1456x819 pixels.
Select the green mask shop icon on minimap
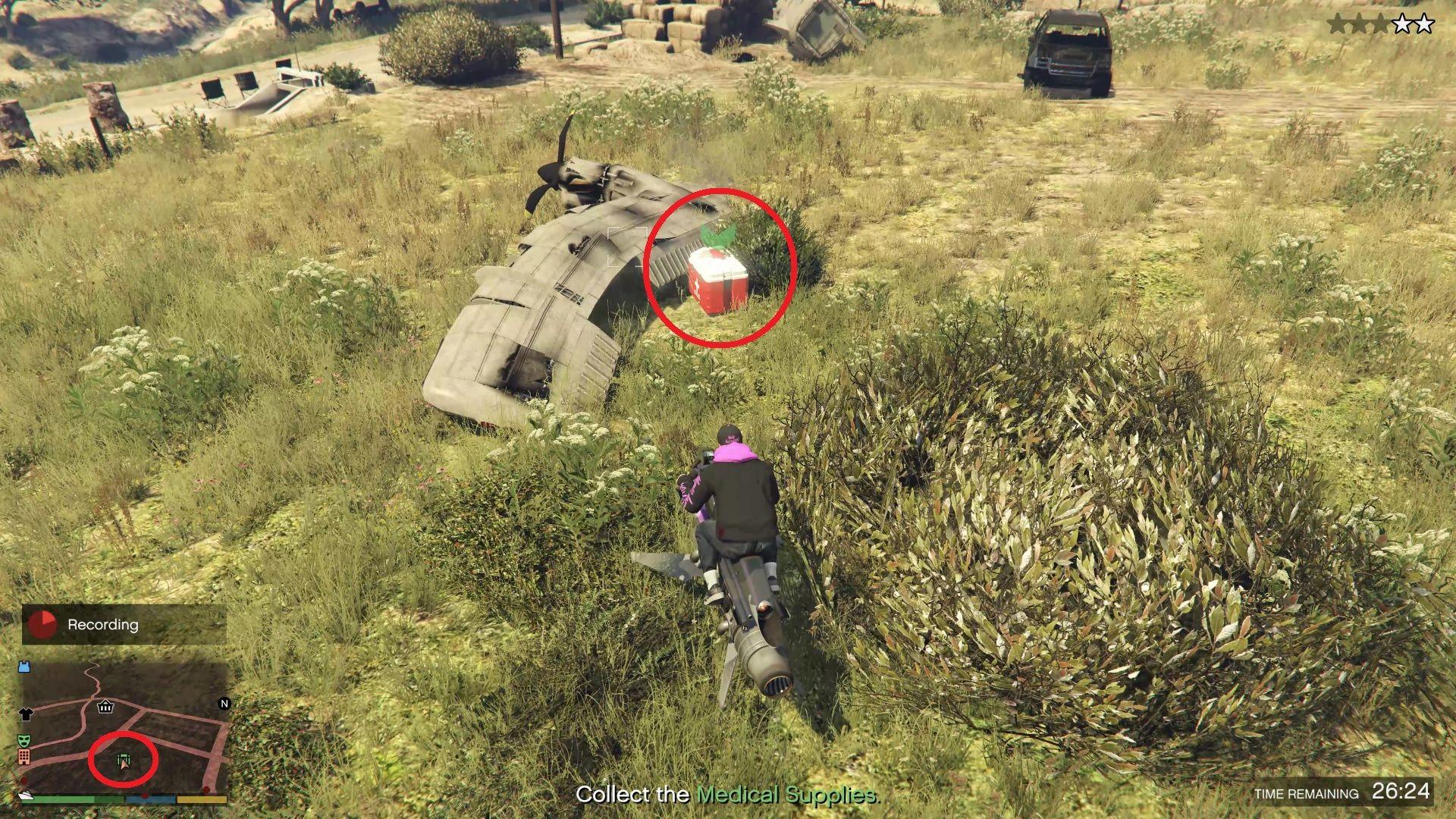[24, 740]
